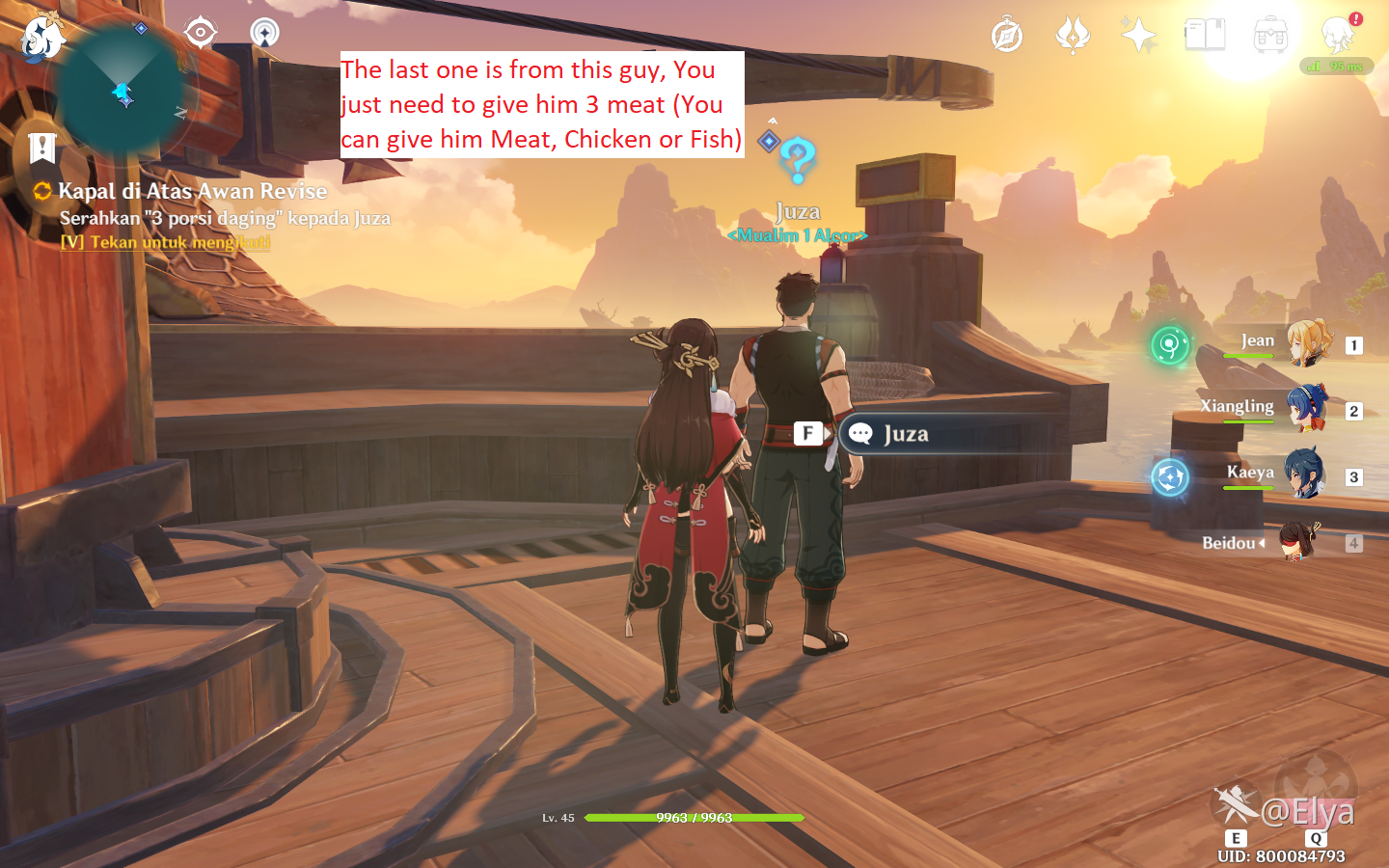Viewport: 1389px width, 868px height.
Task: Talk to Juza via dialogue prompt
Action: tap(905, 434)
